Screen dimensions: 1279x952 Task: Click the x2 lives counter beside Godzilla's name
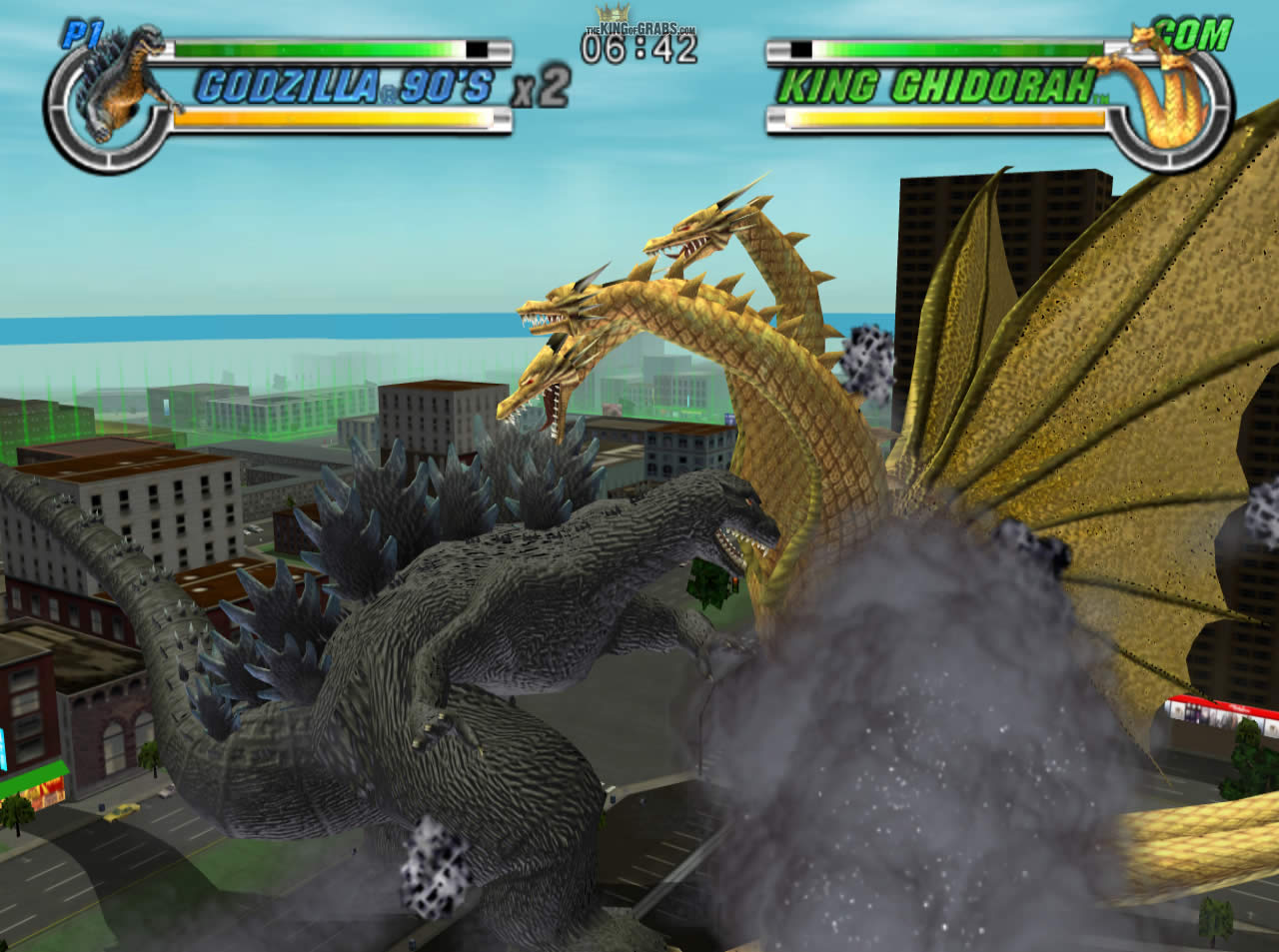pyautogui.click(x=540, y=85)
